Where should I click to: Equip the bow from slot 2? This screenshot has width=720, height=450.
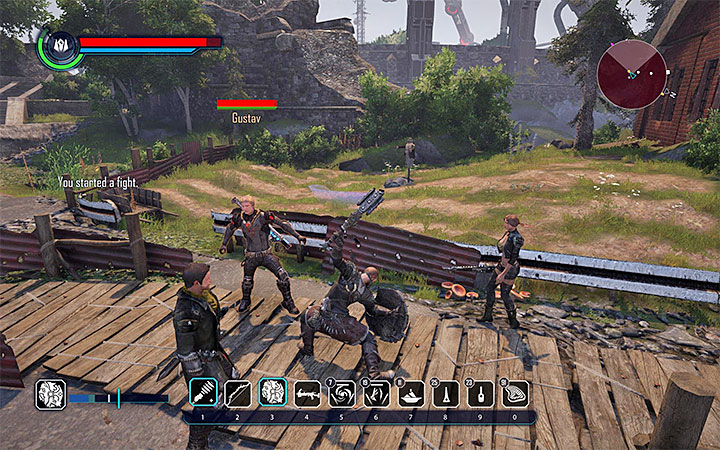[238, 392]
